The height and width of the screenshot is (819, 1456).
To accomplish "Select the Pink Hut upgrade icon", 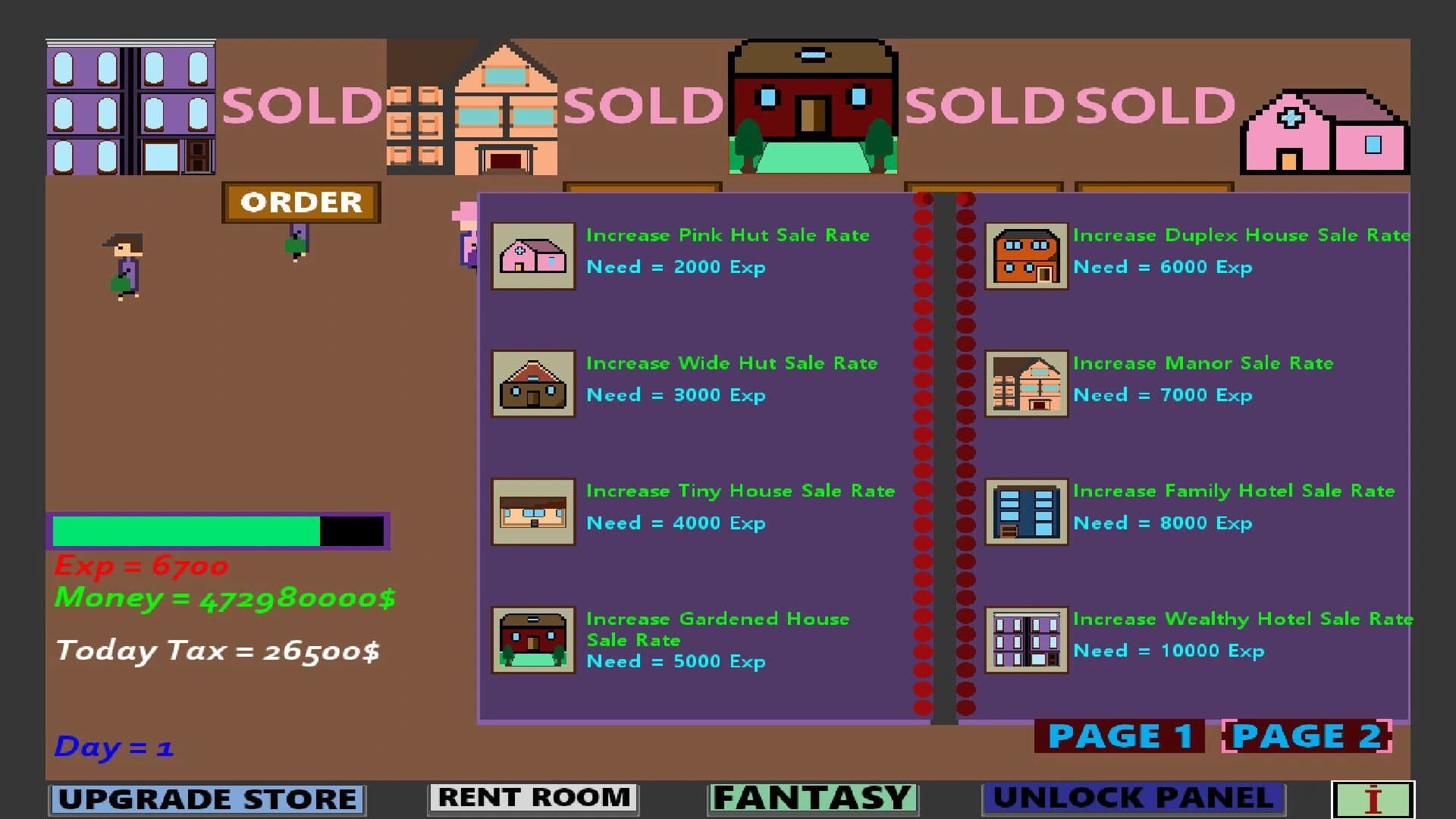I will 532,256.
